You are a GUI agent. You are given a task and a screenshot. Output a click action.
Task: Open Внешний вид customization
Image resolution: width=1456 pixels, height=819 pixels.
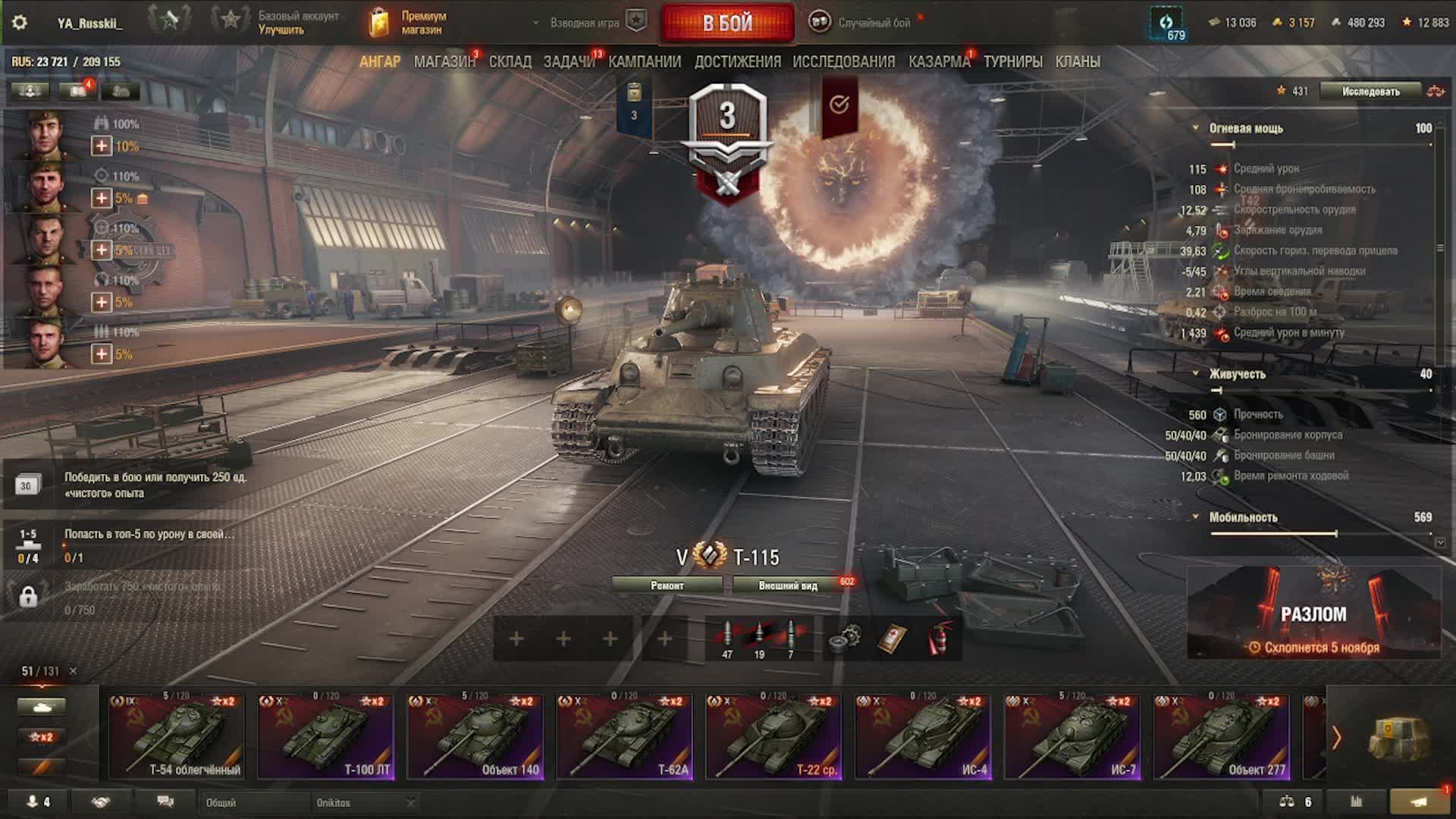tap(788, 585)
